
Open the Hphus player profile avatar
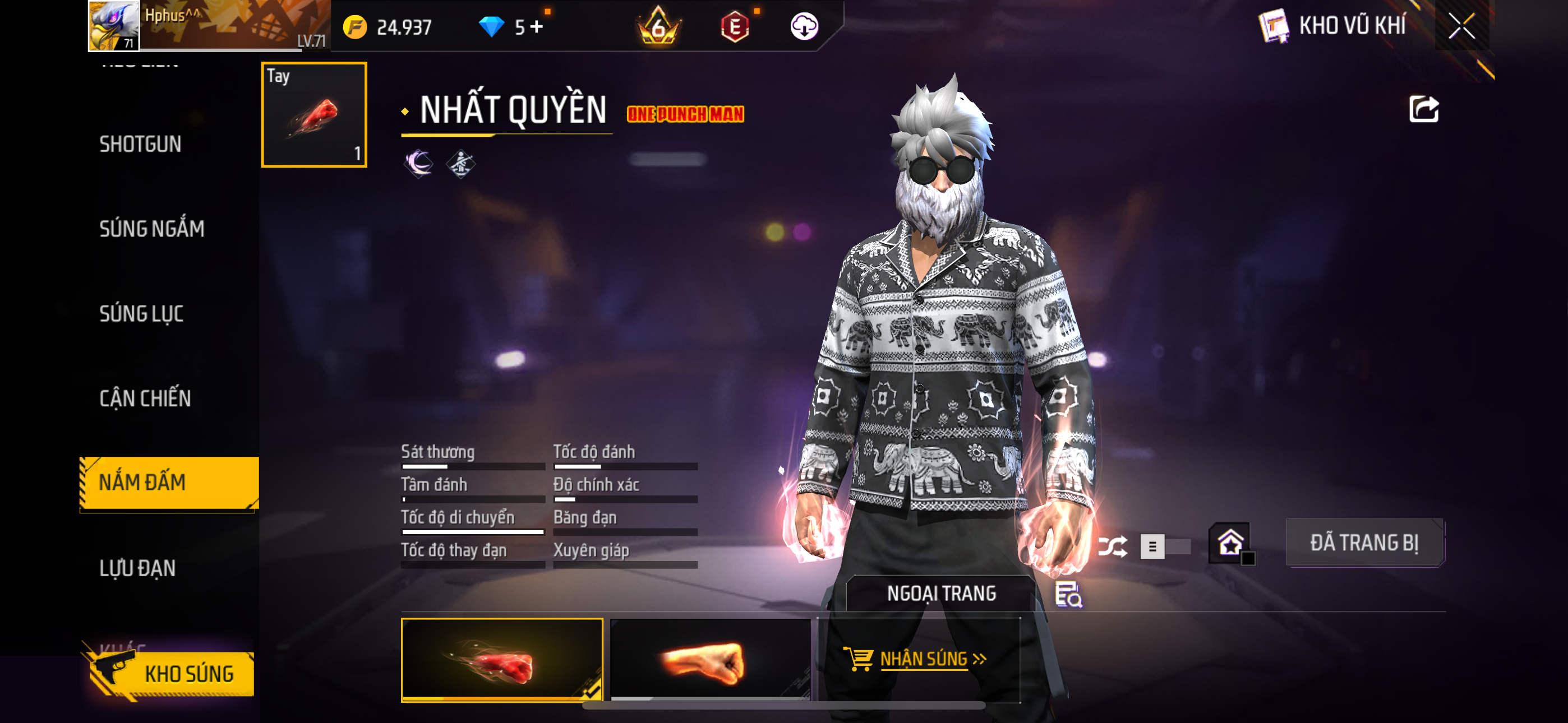114,26
